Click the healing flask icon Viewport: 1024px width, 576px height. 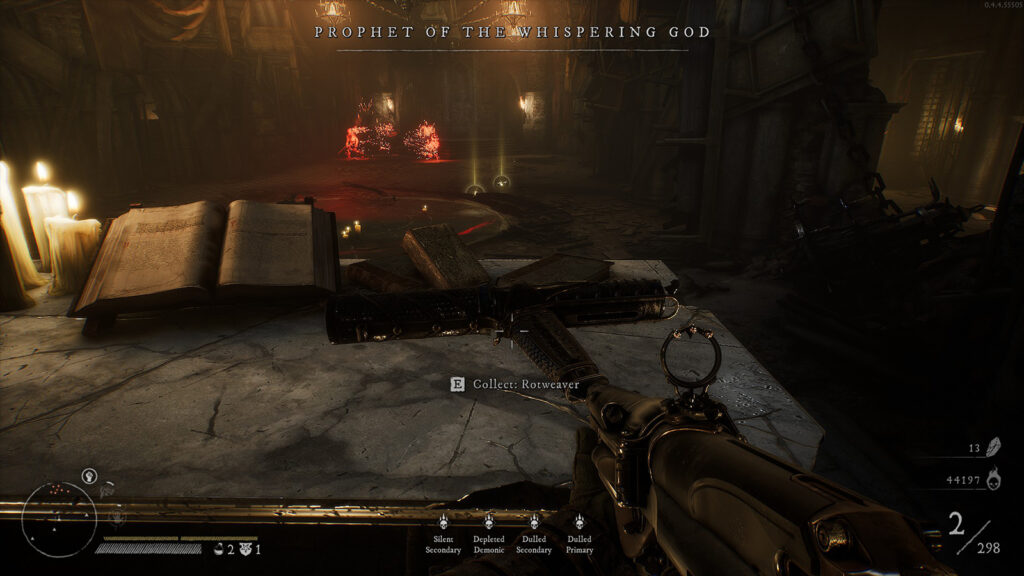tap(218, 549)
